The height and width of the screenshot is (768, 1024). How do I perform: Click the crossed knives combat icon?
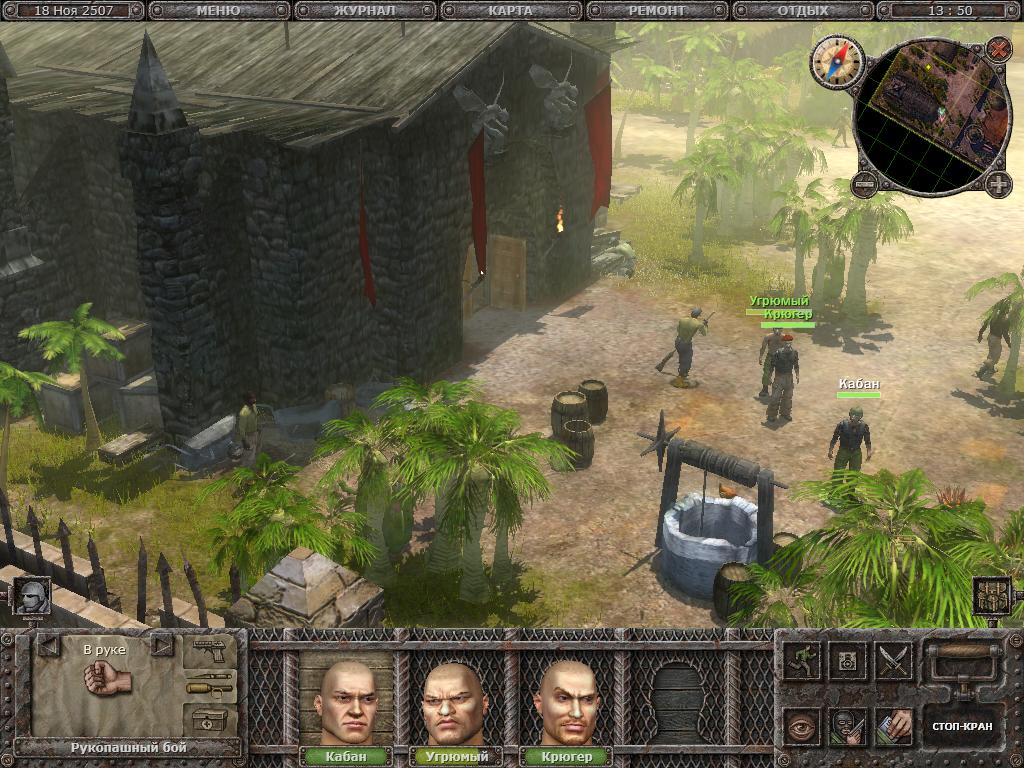point(894,661)
